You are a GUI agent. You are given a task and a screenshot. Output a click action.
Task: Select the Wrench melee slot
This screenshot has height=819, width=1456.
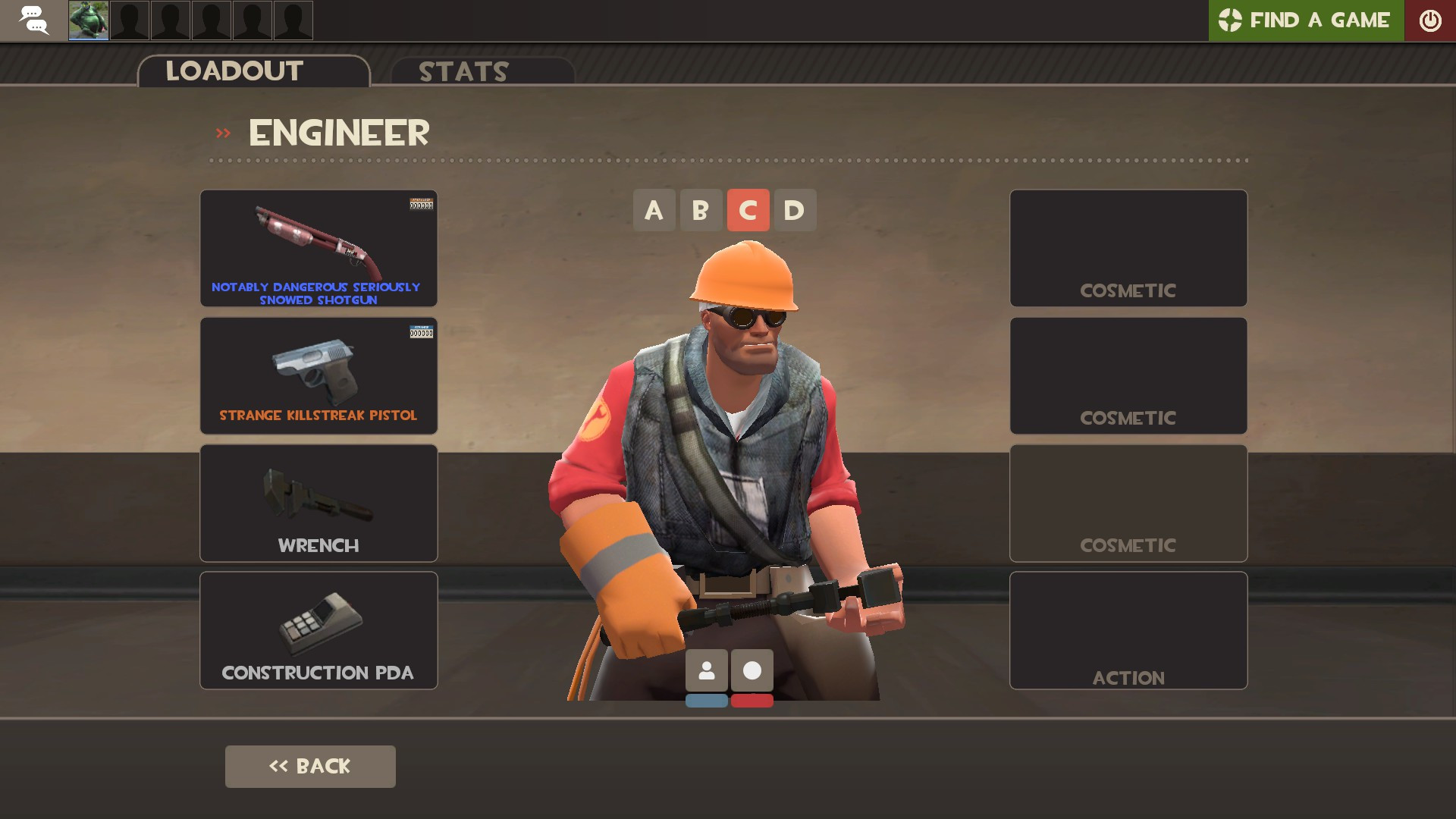point(318,502)
